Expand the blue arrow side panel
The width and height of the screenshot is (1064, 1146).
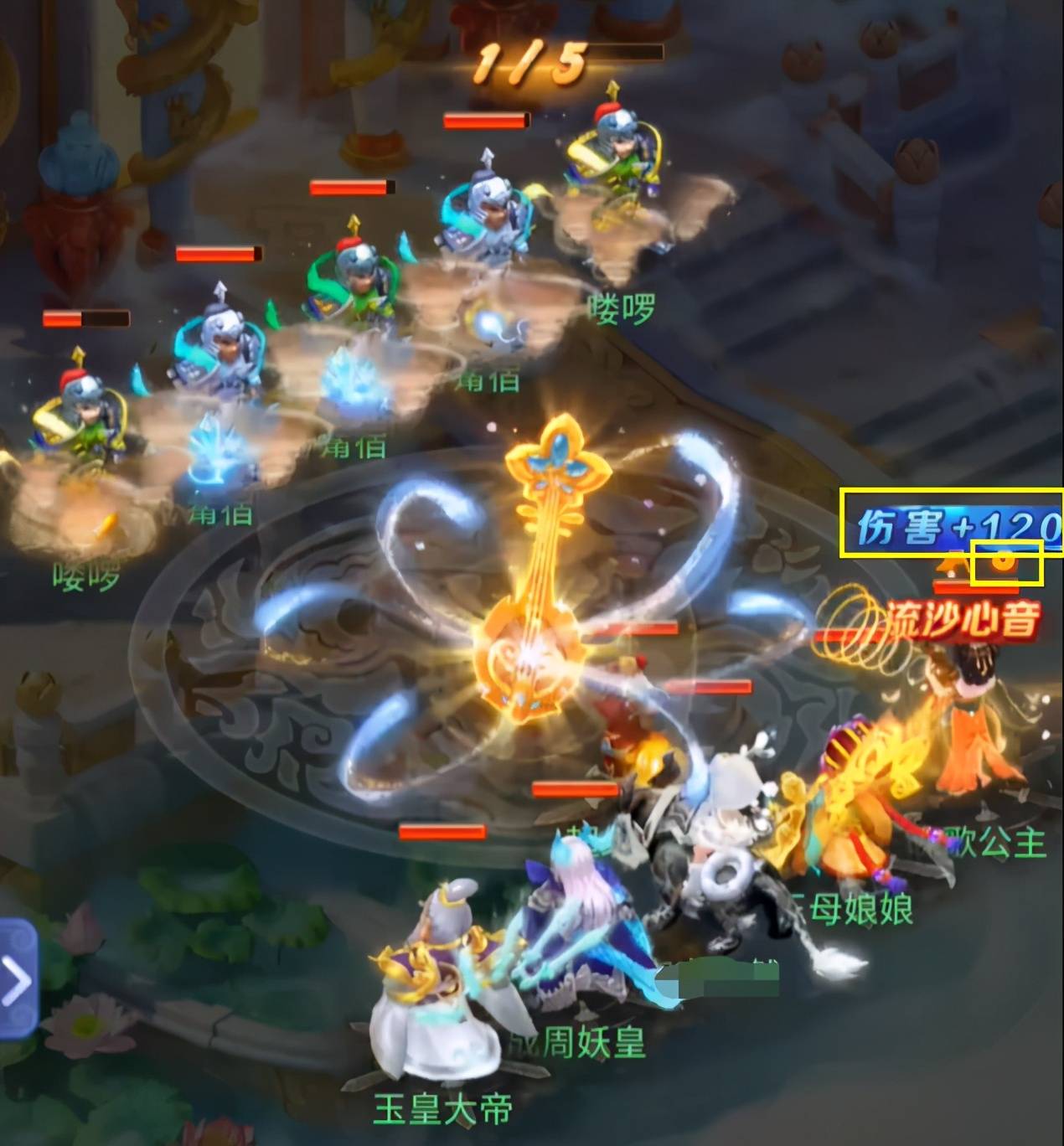pos(17,978)
